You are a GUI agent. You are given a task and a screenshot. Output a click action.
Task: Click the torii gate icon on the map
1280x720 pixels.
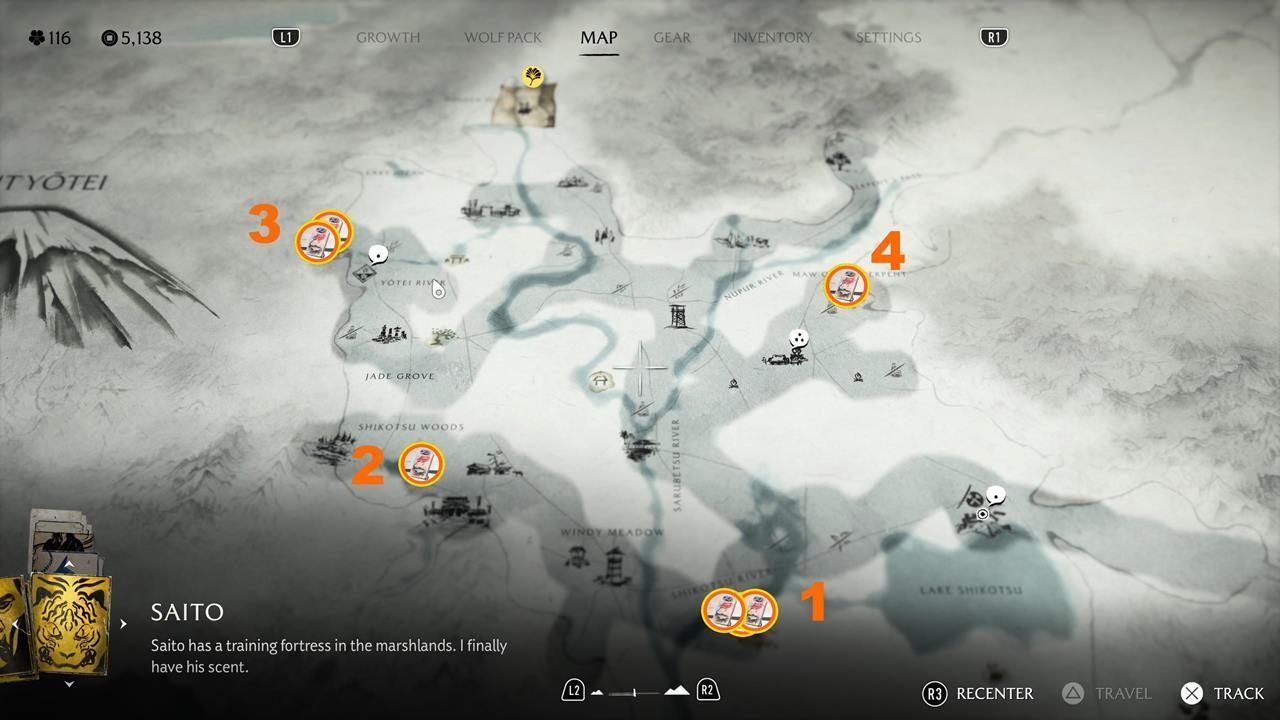click(601, 381)
